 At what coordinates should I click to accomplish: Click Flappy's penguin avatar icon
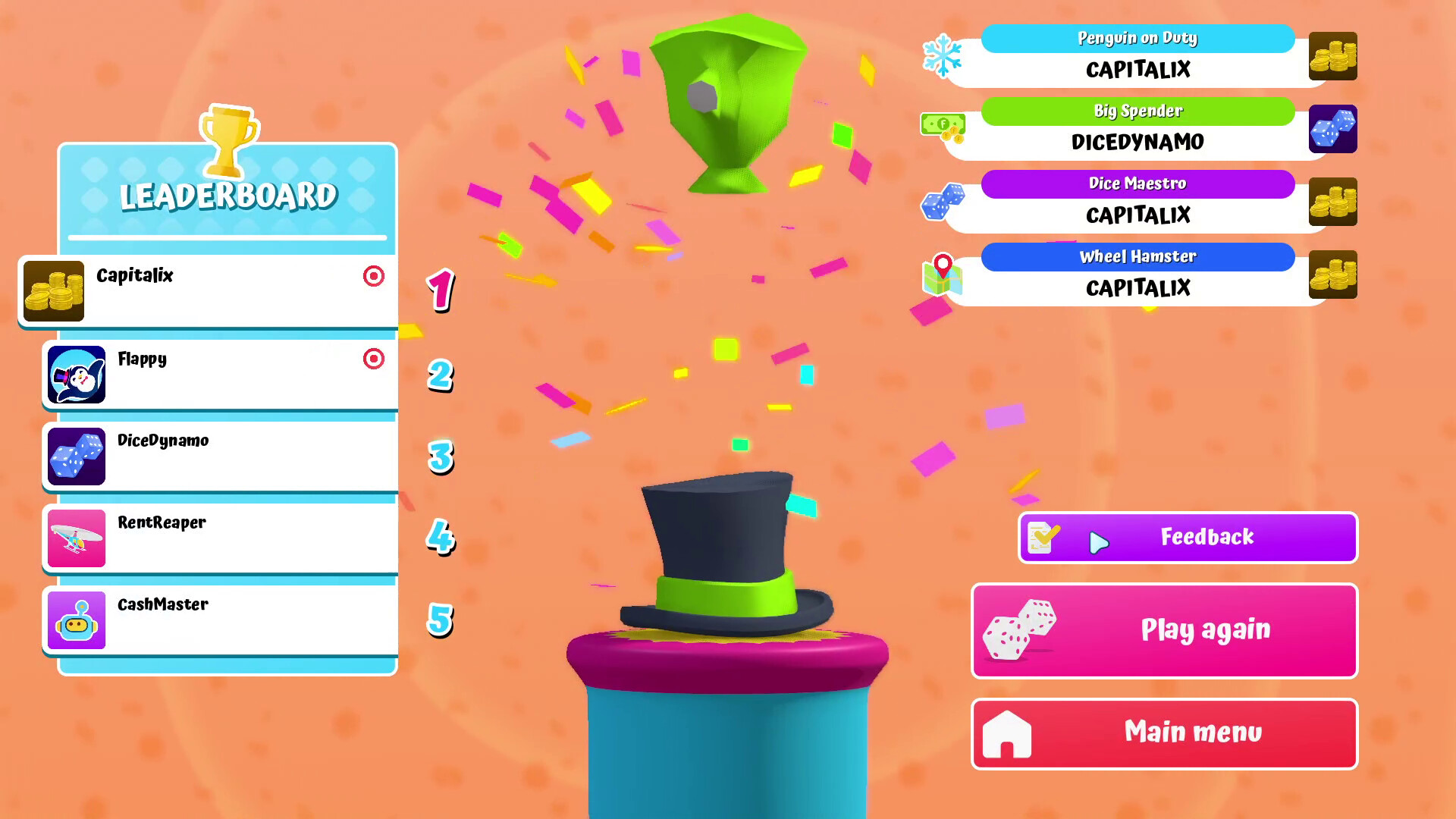coord(77,375)
